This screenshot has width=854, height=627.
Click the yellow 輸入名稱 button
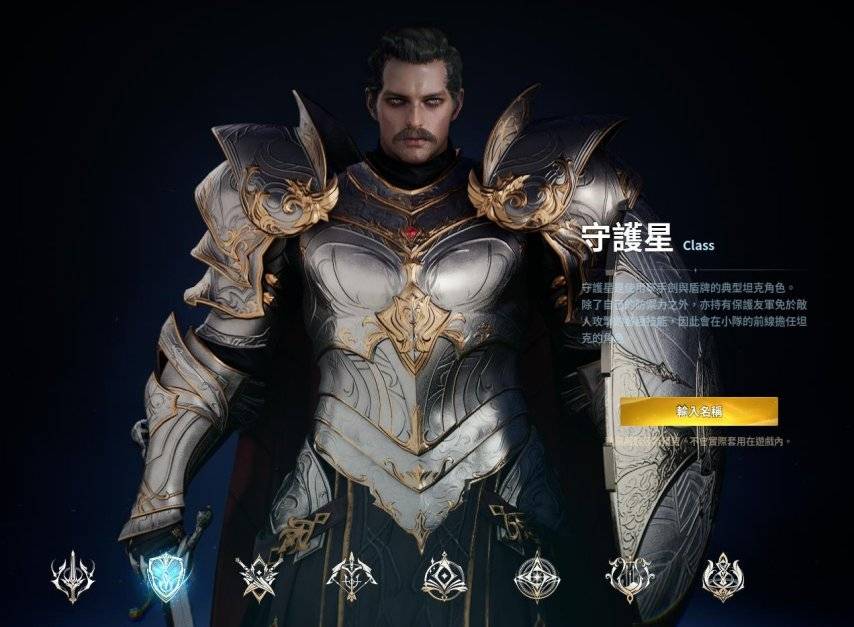tap(698, 411)
